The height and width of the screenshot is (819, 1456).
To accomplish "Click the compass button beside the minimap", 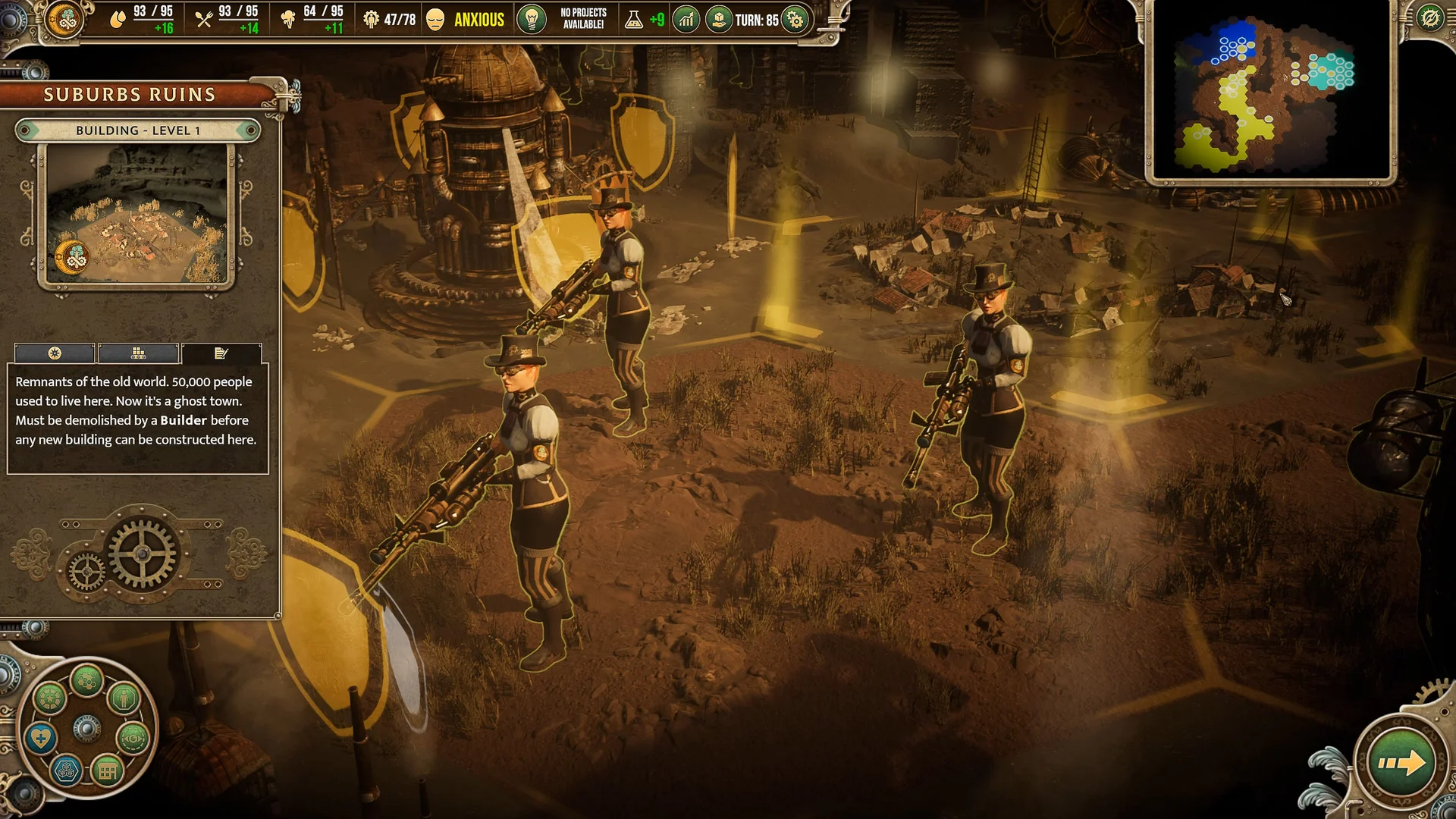I will point(1430,18).
